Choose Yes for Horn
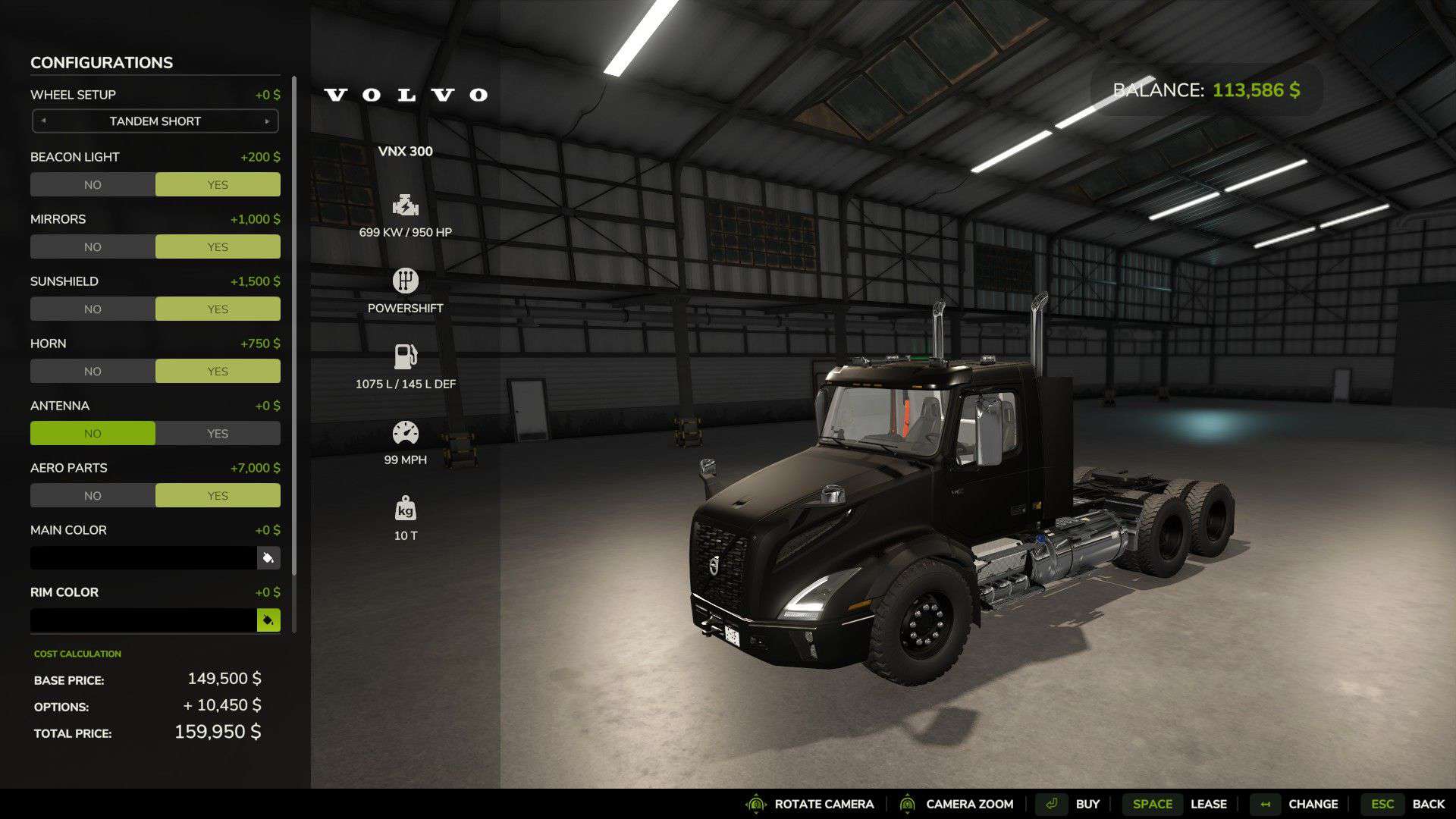 218,372
